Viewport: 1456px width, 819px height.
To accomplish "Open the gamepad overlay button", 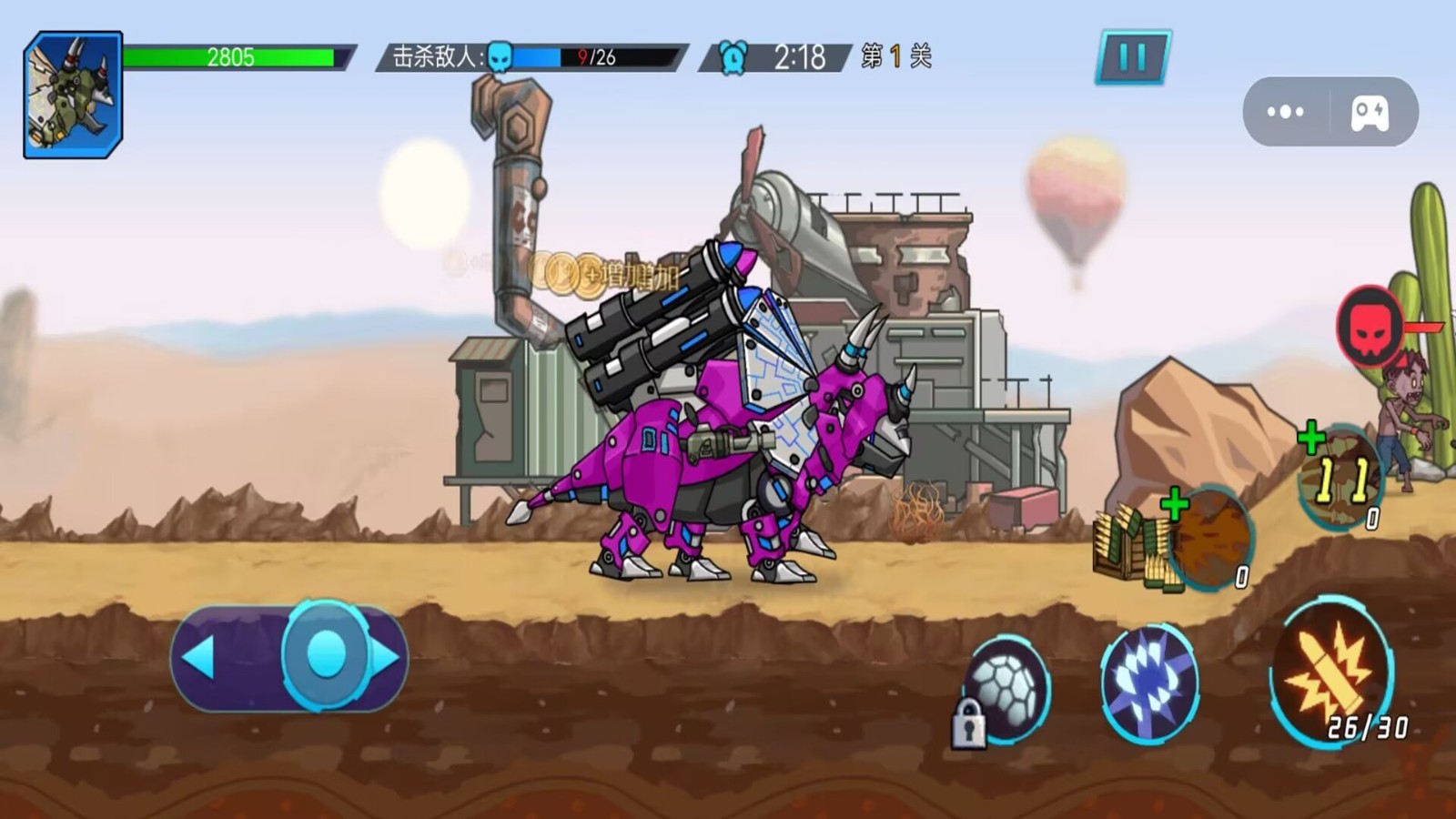I will (1370, 112).
